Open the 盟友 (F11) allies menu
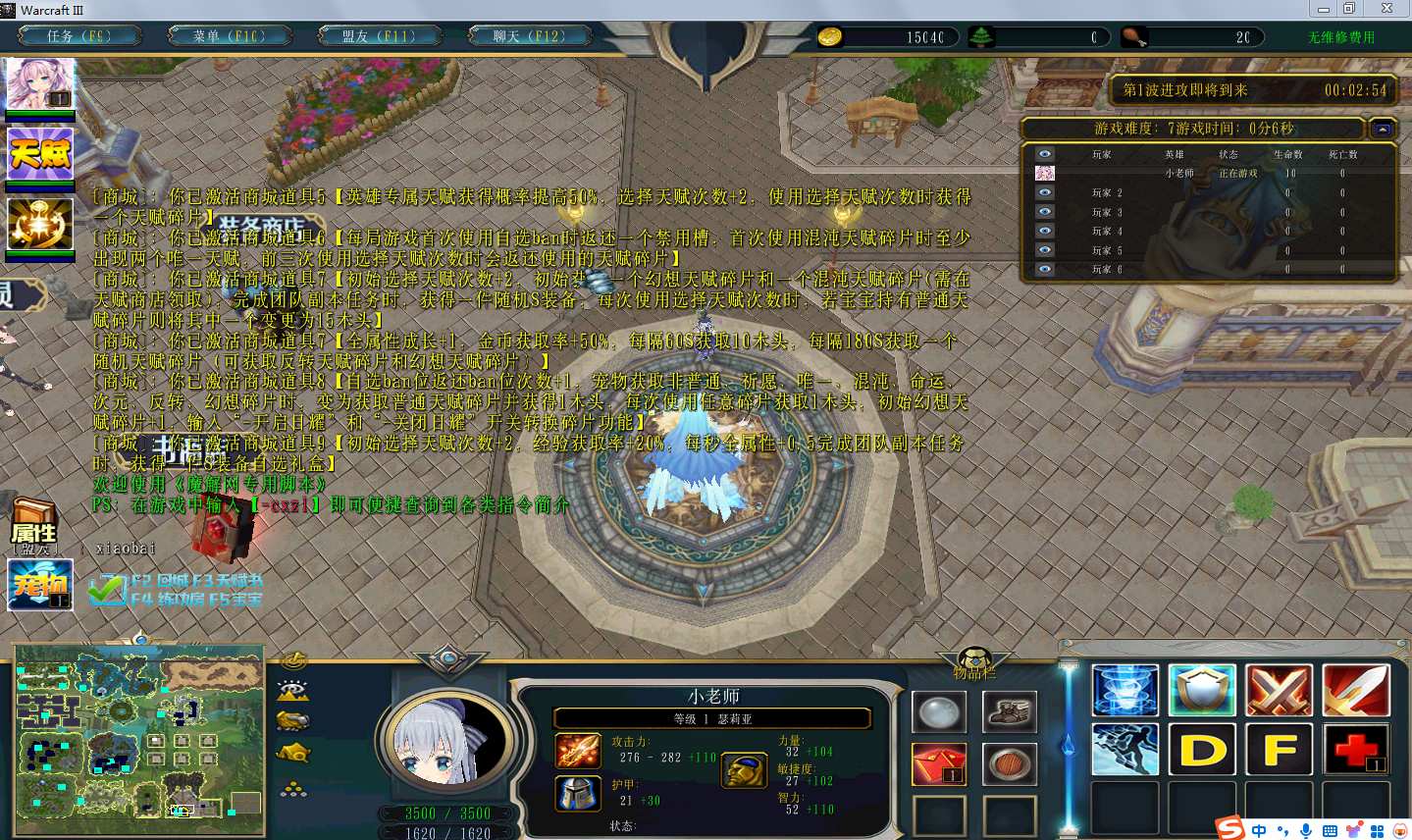1412x840 pixels. click(379, 36)
